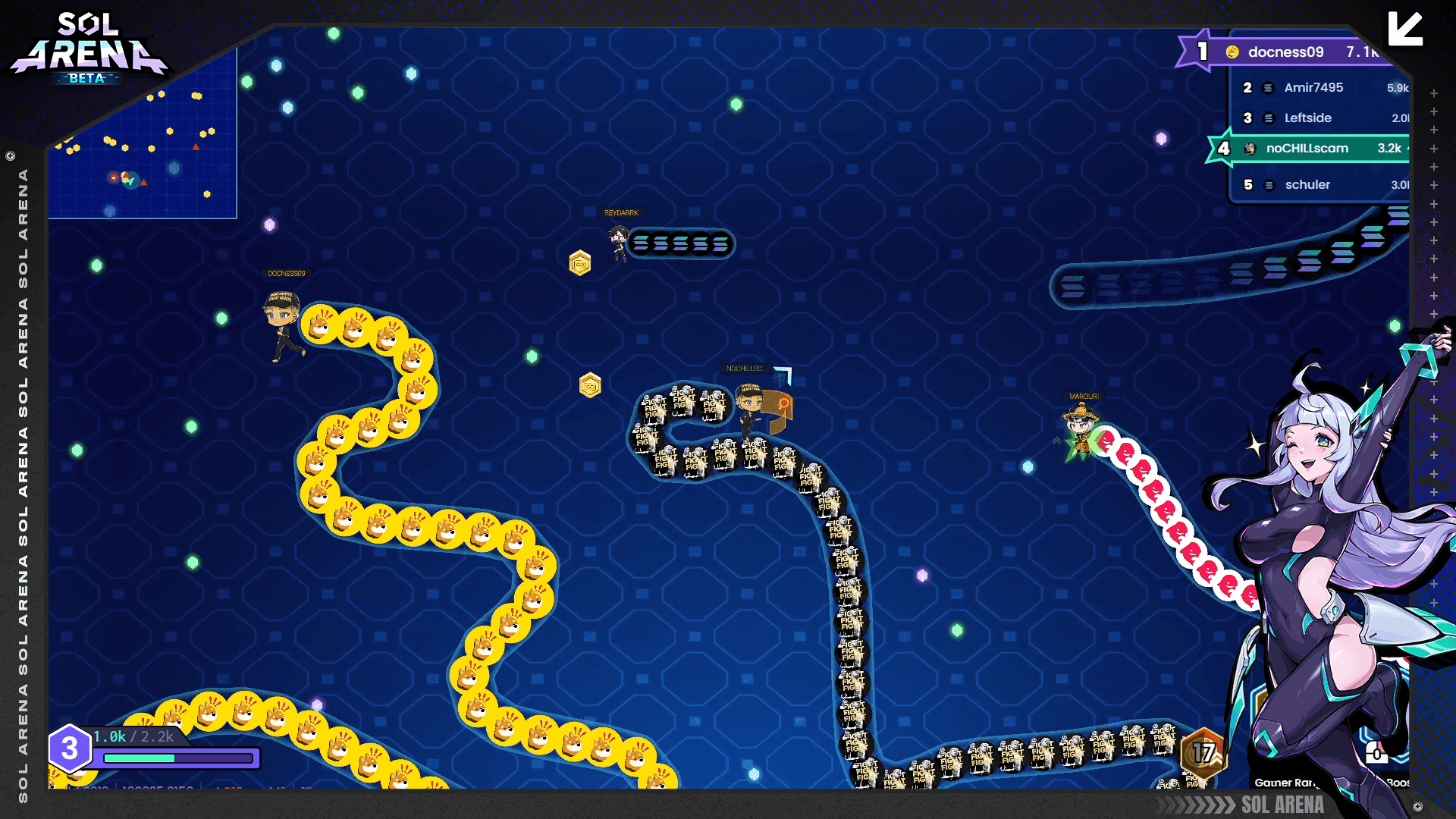
Task: Select the Solana icon next to Amir7495
Action: 1268,88
